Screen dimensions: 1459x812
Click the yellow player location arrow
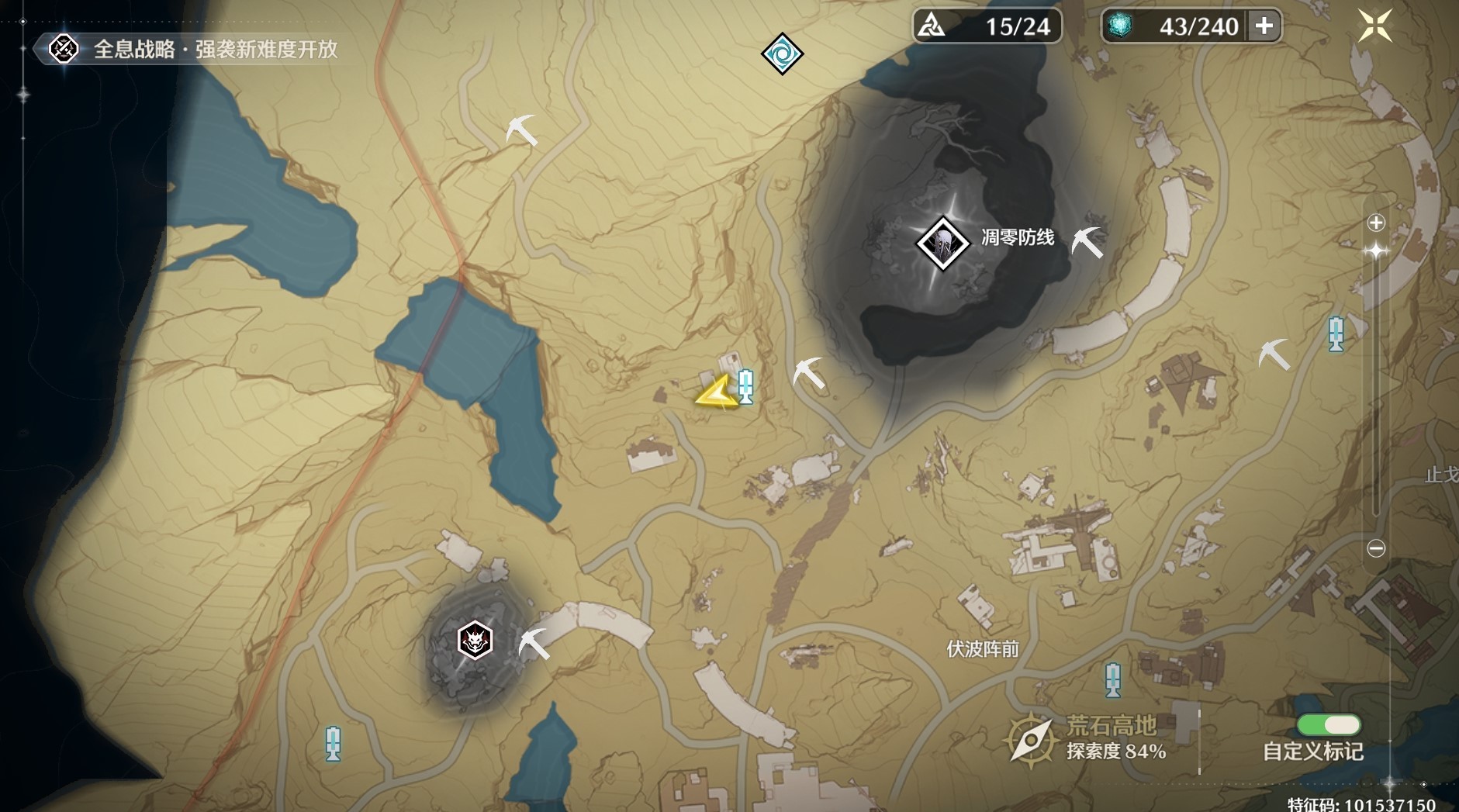(714, 392)
